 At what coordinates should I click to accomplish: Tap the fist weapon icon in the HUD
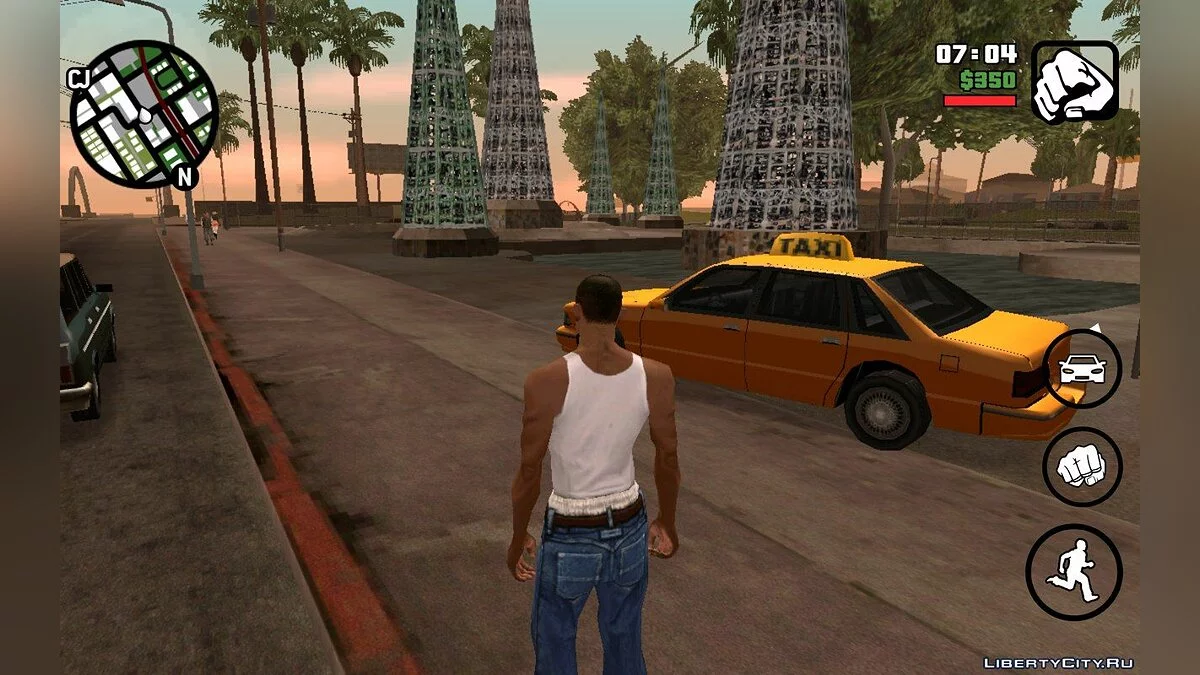point(1074,81)
